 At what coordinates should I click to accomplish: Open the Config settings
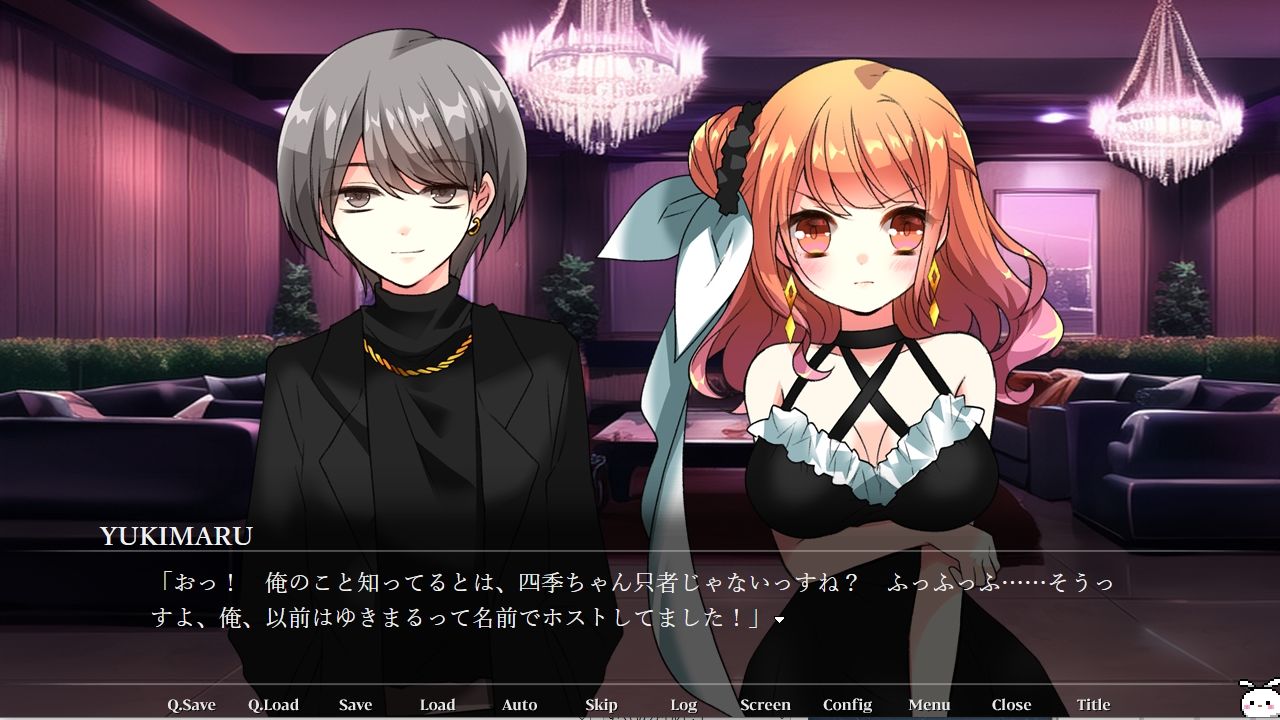coord(847,704)
